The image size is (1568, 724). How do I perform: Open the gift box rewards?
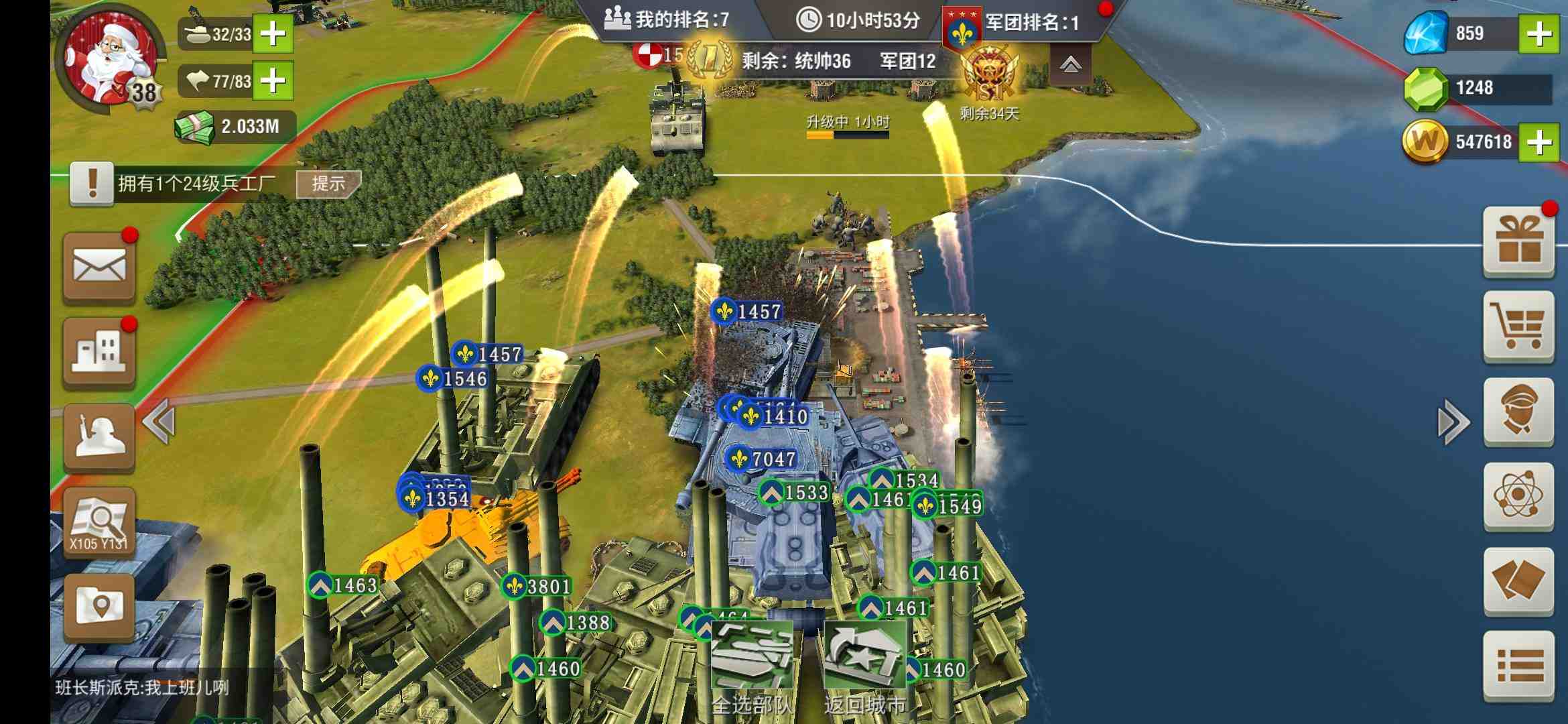pos(1518,241)
